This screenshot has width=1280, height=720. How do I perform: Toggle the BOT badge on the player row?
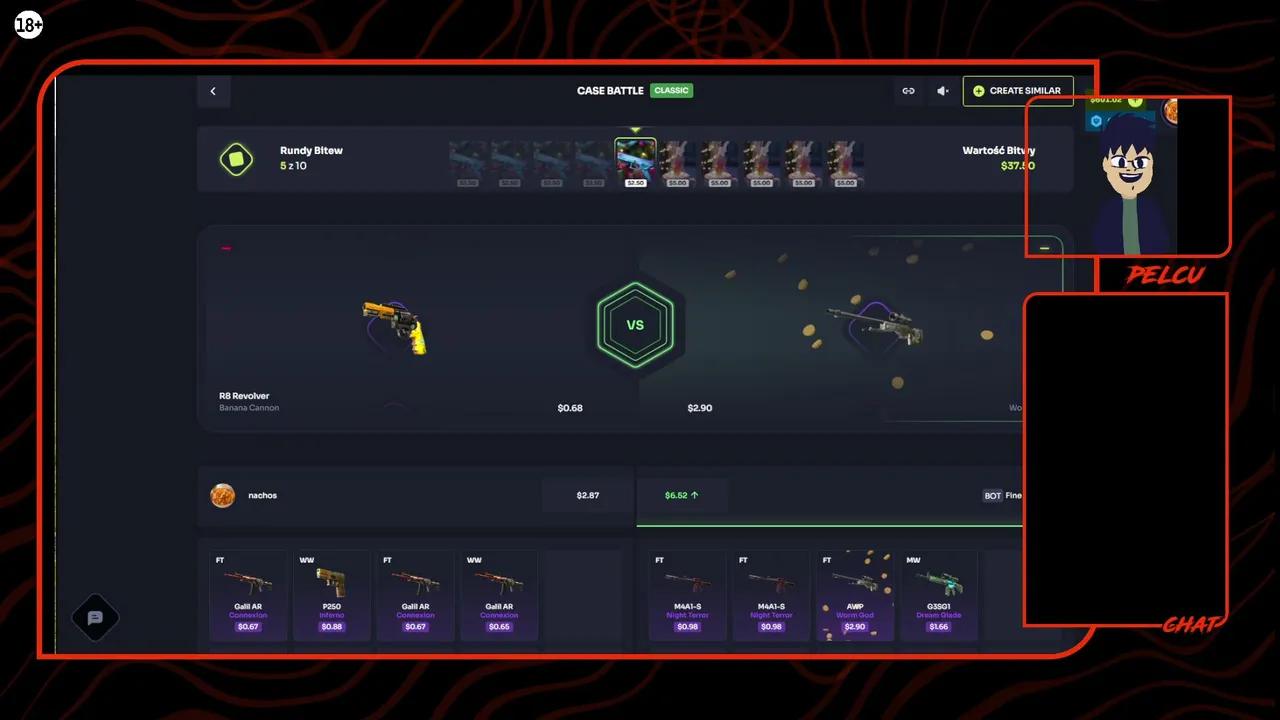992,495
